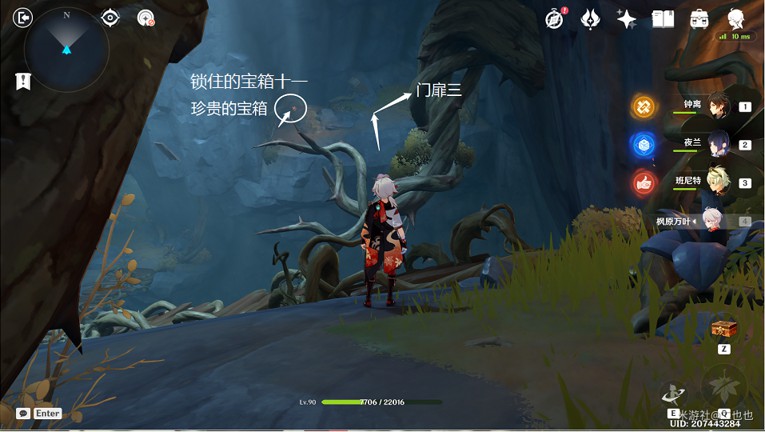
Task: Switch to party member 钟离
Action: pyautogui.click(x=719, y=105)
